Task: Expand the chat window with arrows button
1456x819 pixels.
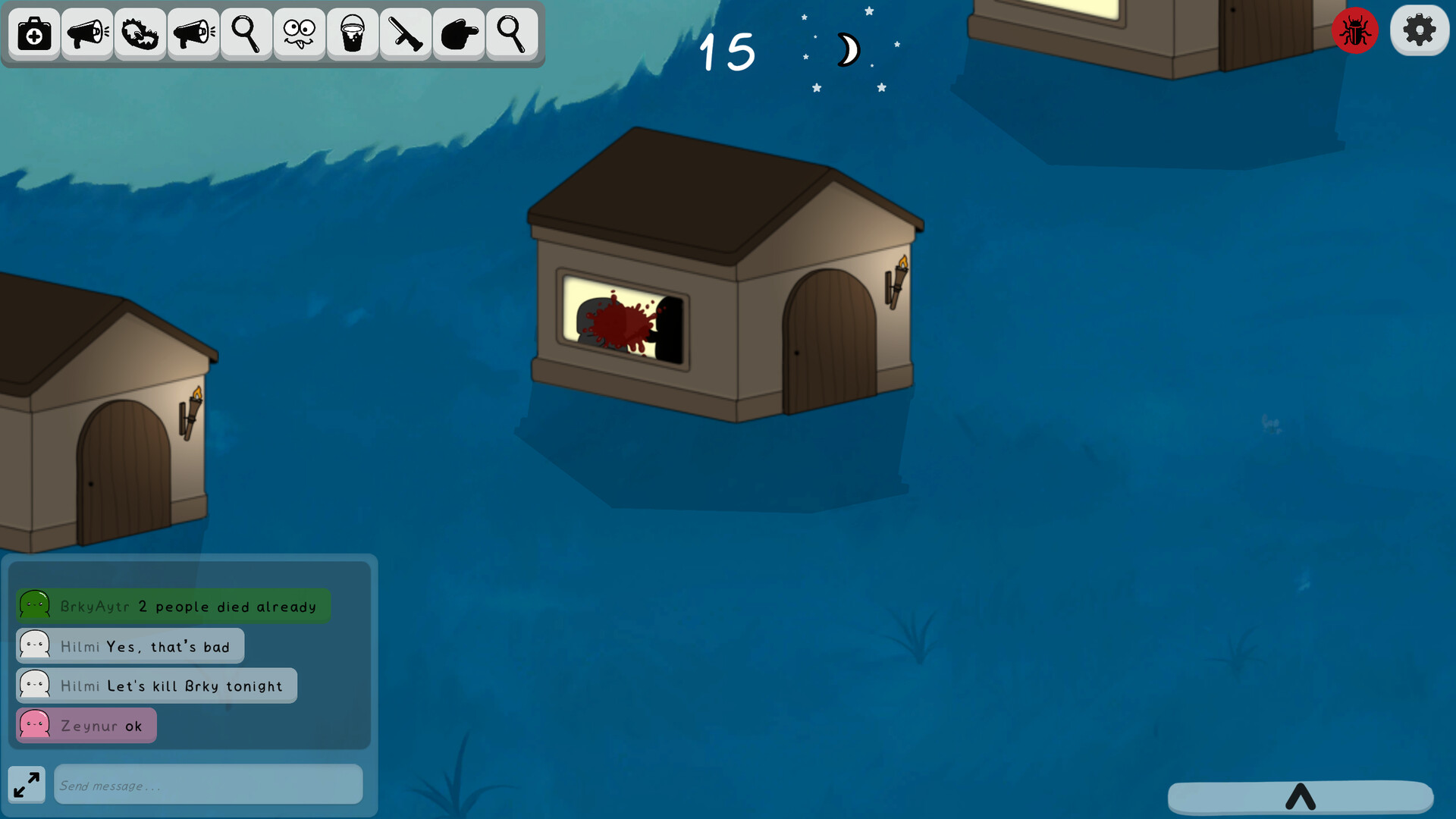Action: click(x=27, y=785)
